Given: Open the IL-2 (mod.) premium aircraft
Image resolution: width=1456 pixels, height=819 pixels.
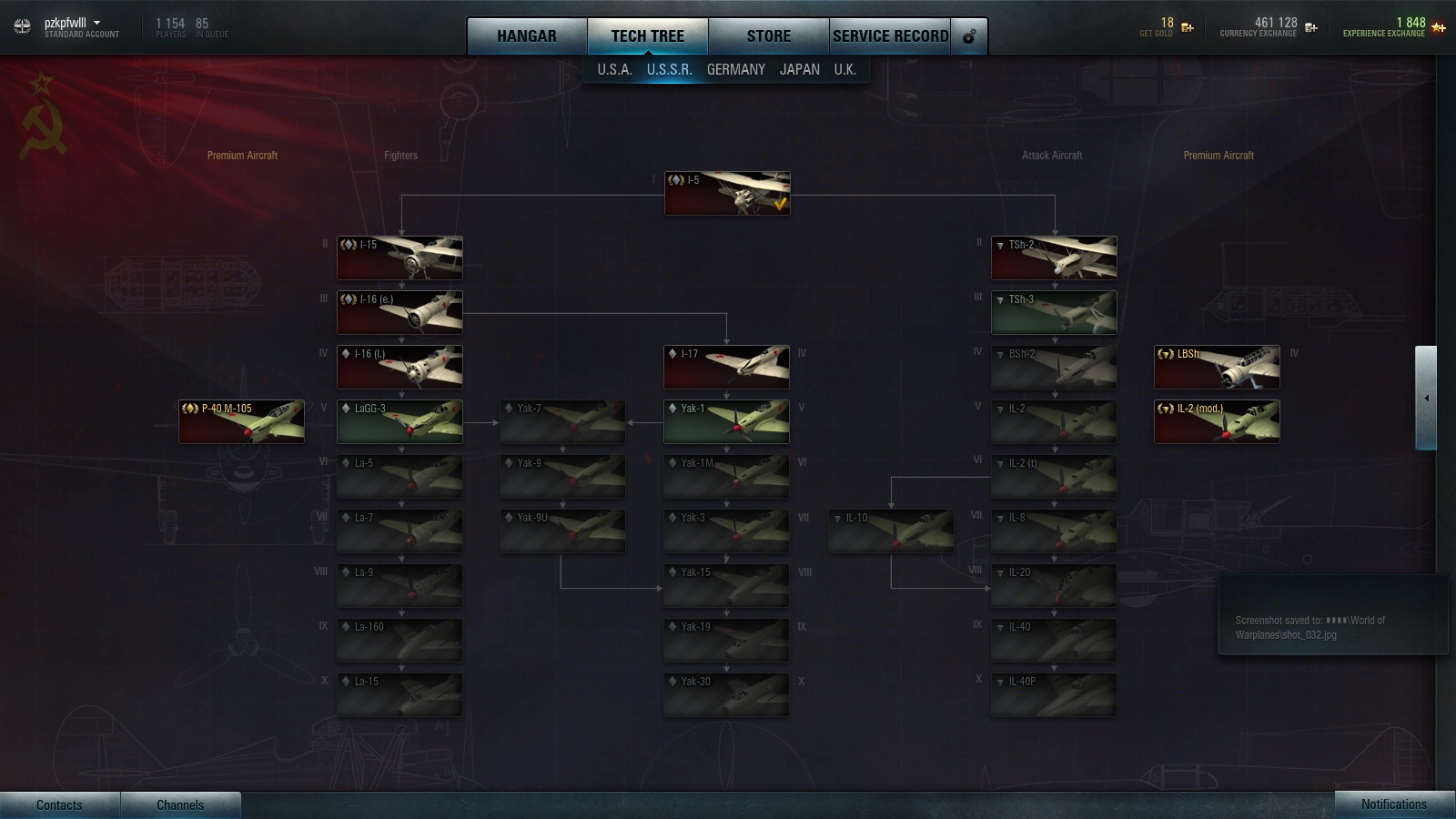Looking at the screenshot, I should point(1217,421).
